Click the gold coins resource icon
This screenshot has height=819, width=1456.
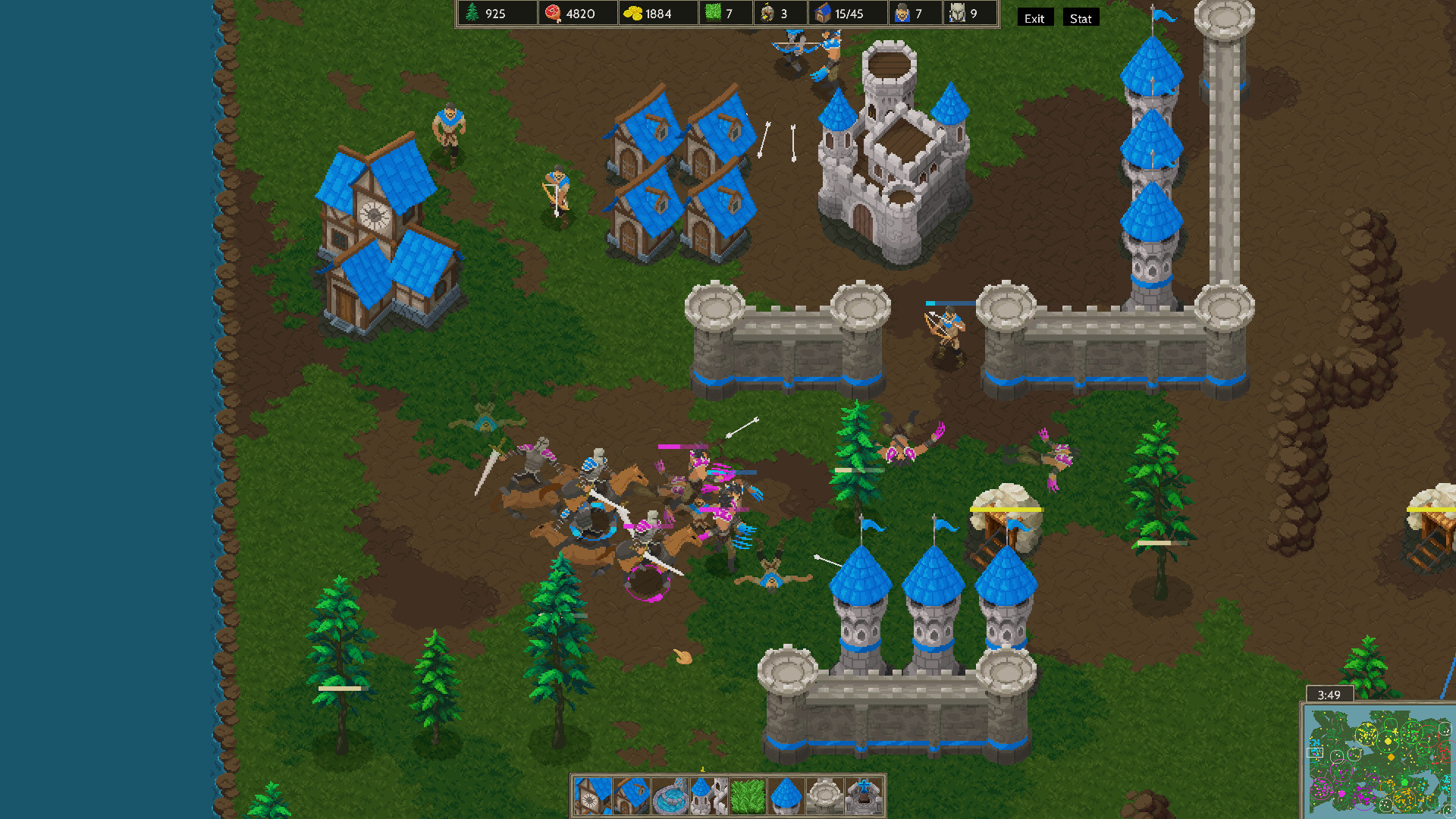633,13
